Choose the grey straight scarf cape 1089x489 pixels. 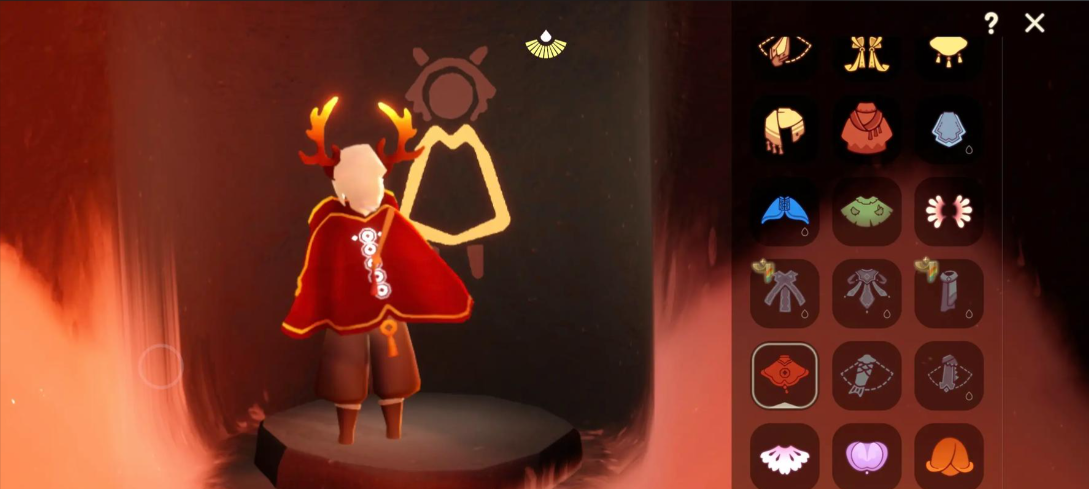click(948, 294)
